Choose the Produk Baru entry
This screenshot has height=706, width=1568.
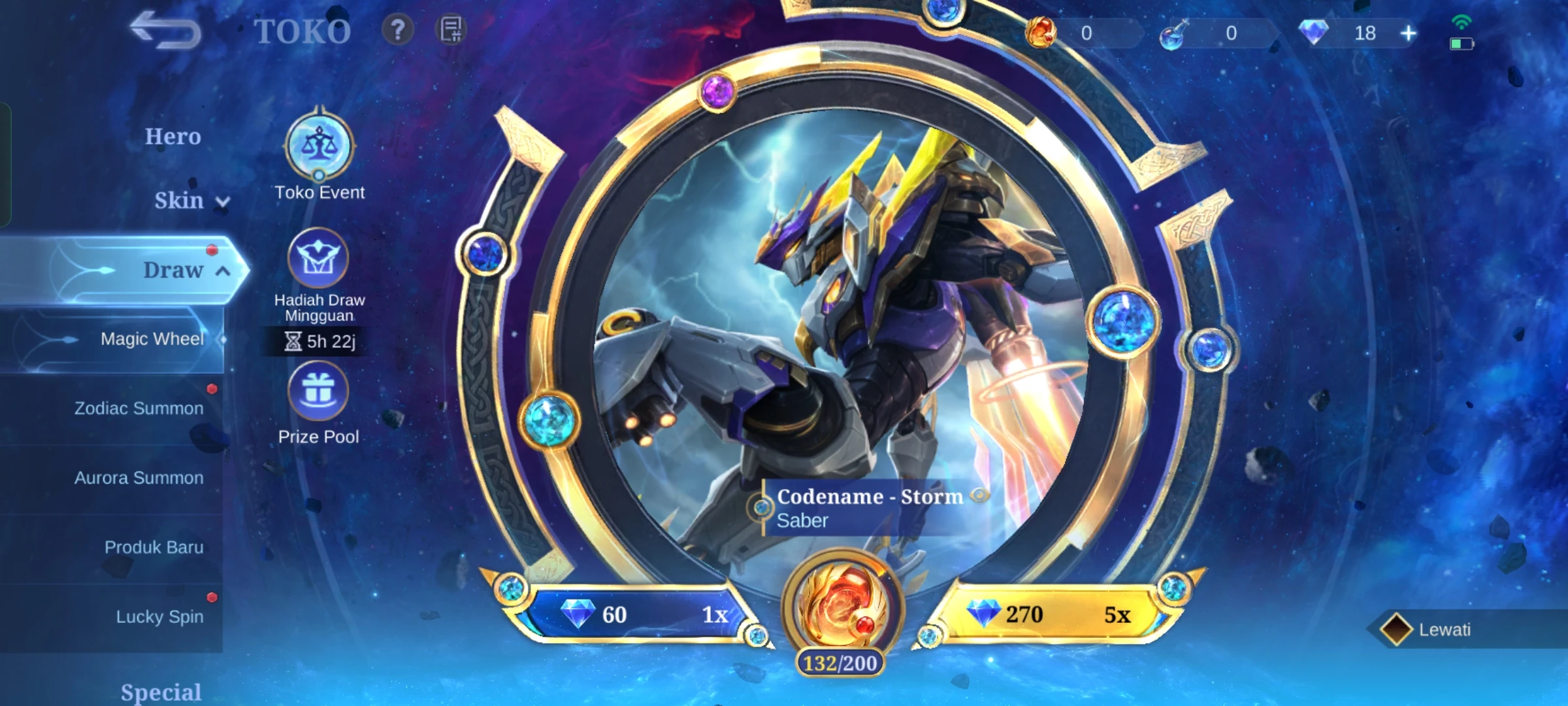(154, 547)
